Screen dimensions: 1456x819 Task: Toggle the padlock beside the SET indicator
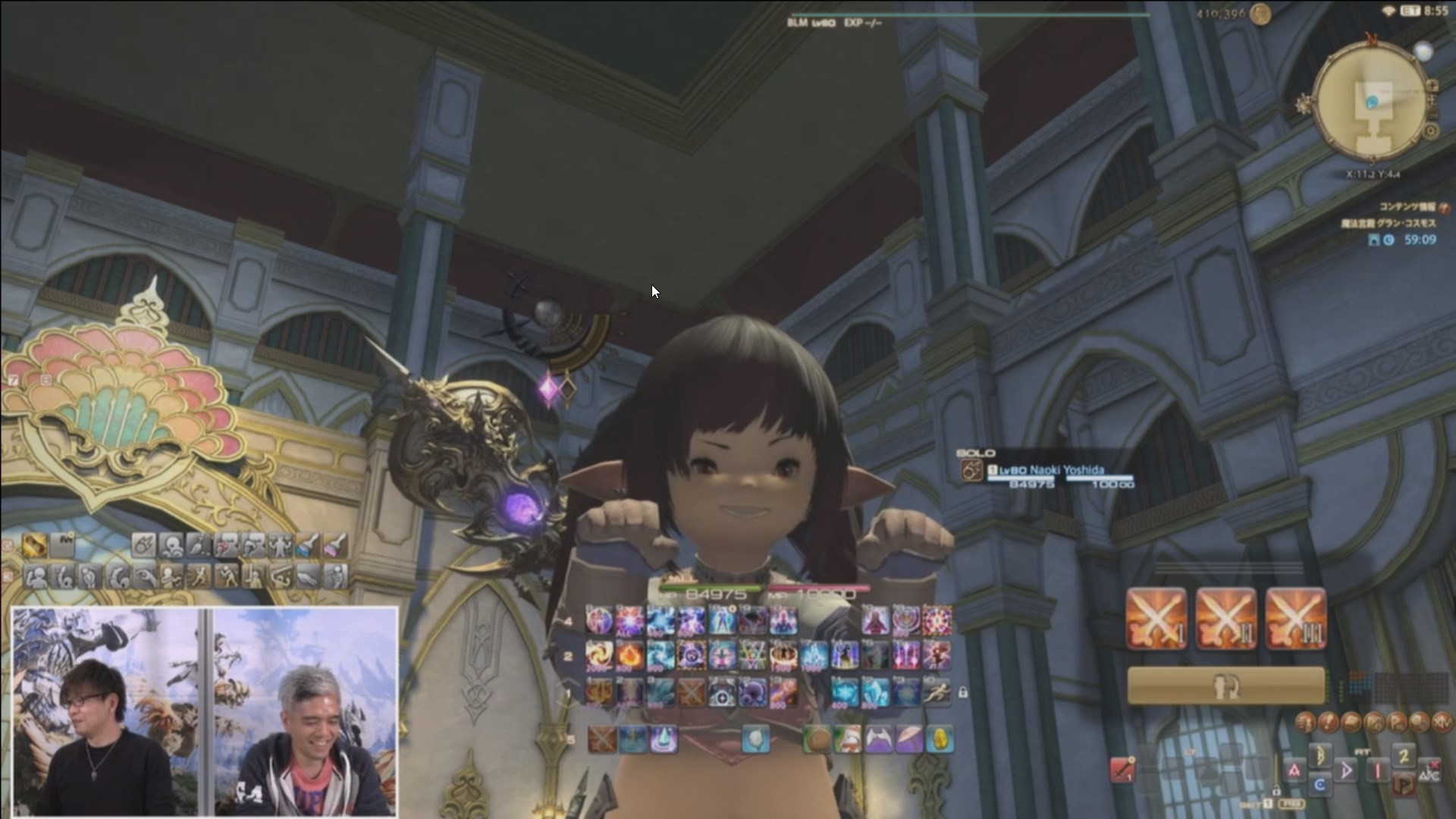pos(1276,791)
